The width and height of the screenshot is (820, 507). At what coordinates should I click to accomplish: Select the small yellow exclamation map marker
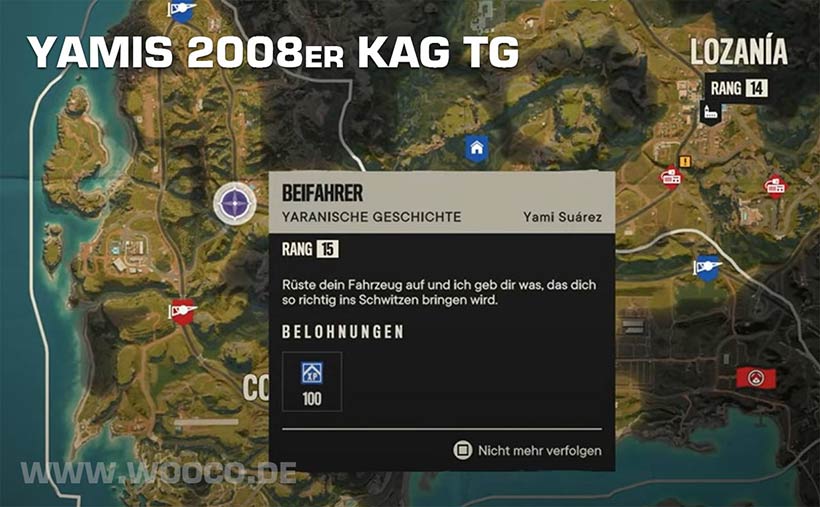pos(684,161)
